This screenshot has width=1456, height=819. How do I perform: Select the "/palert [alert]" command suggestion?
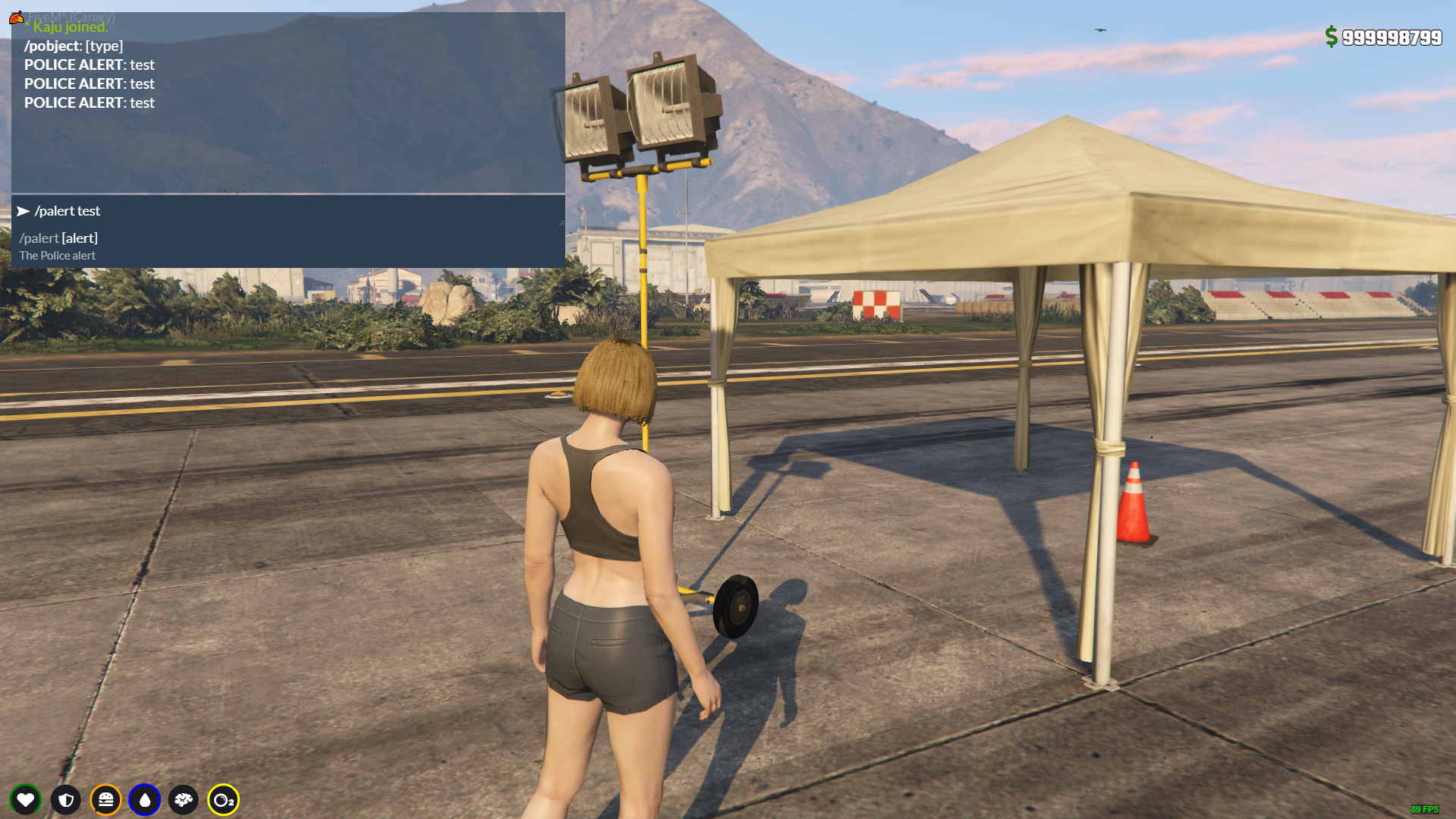coord(59,238)
